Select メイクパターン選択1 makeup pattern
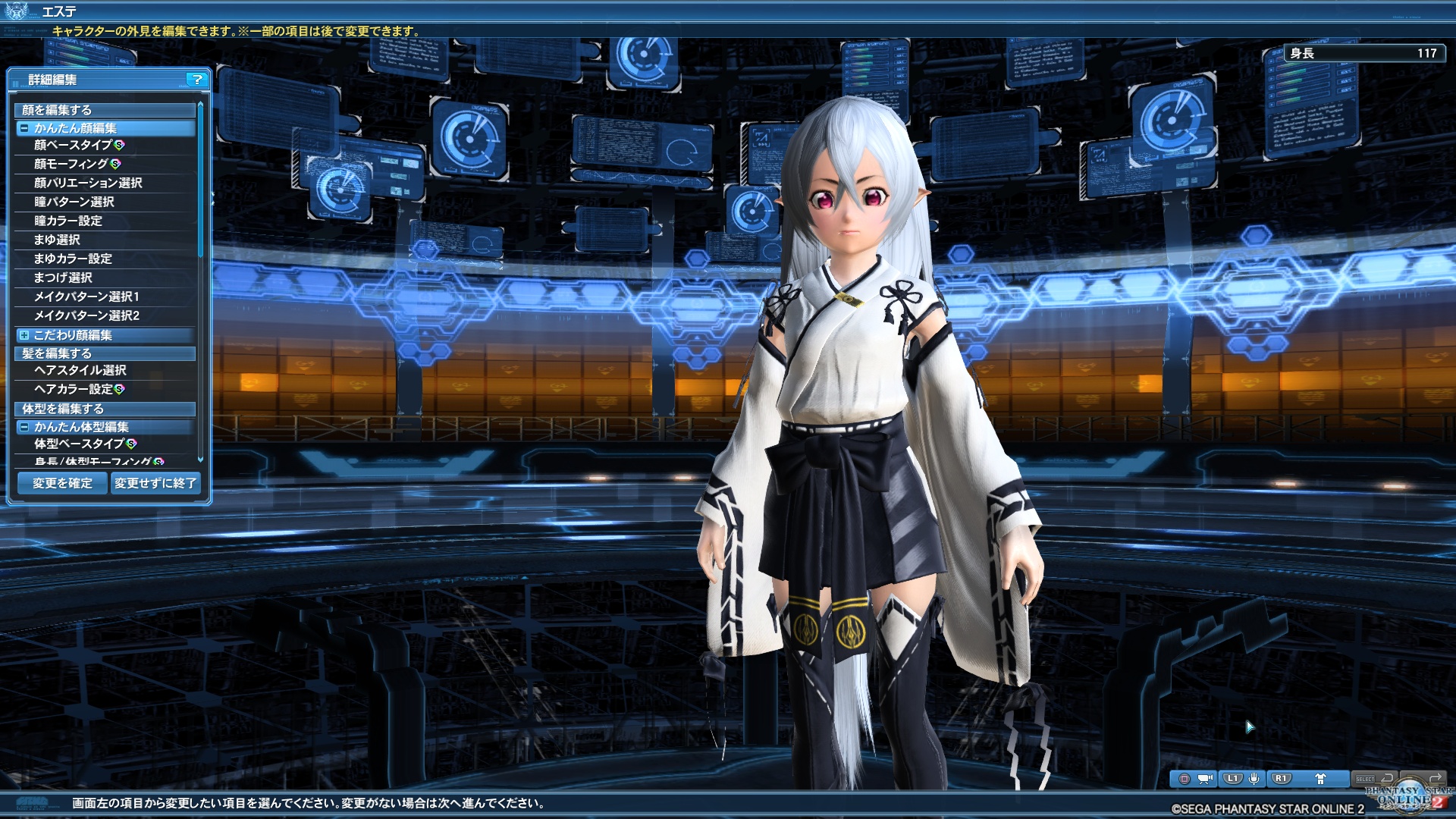Image resolution: width=1456 pixels, height=819 pixels. [x=86, y=297]
